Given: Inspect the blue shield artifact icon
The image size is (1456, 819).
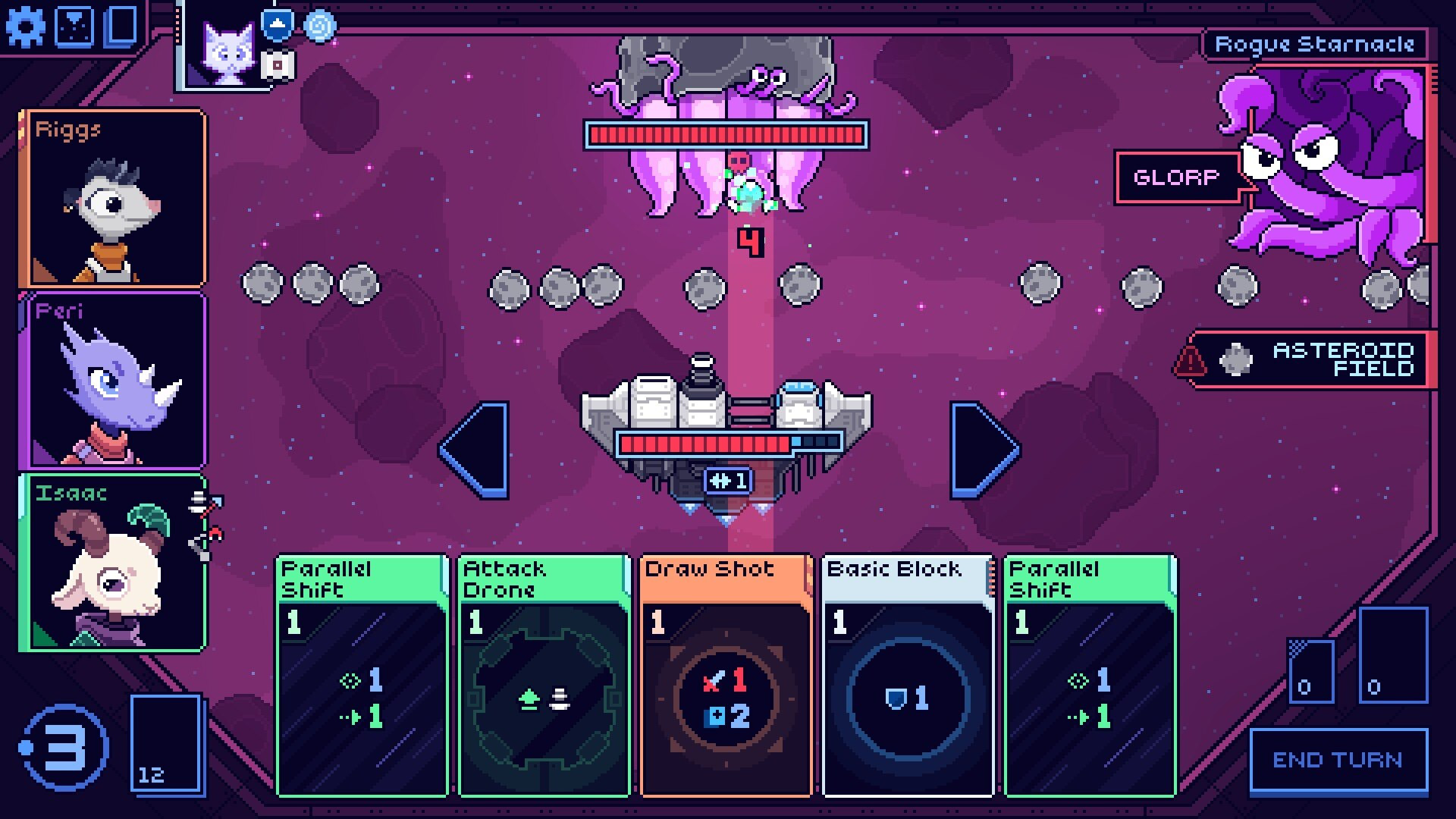Looking at the screenshot, I should [x=278, y=24].
